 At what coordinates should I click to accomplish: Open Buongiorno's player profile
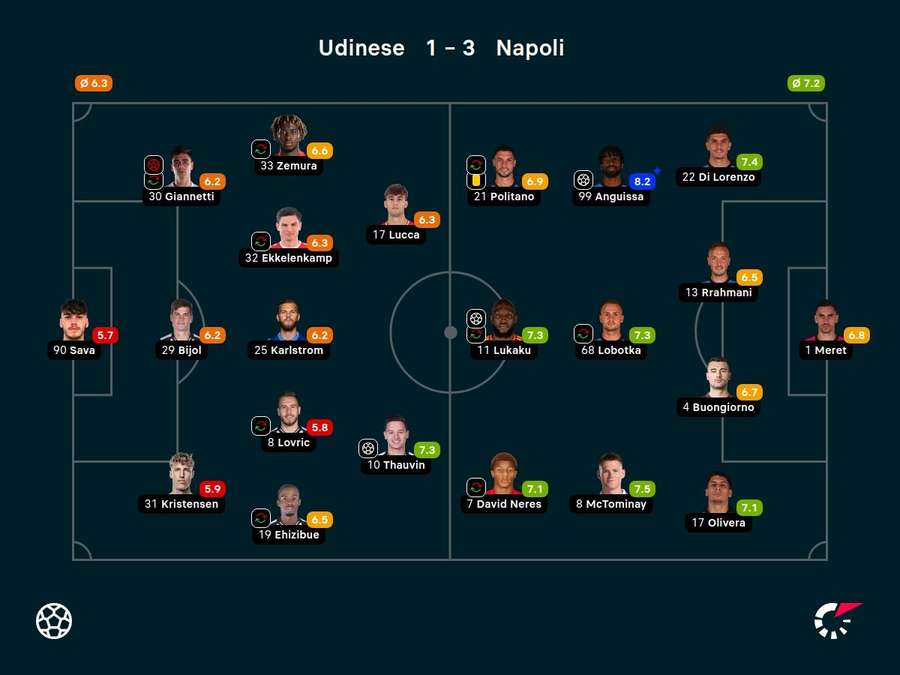point(718,378)
